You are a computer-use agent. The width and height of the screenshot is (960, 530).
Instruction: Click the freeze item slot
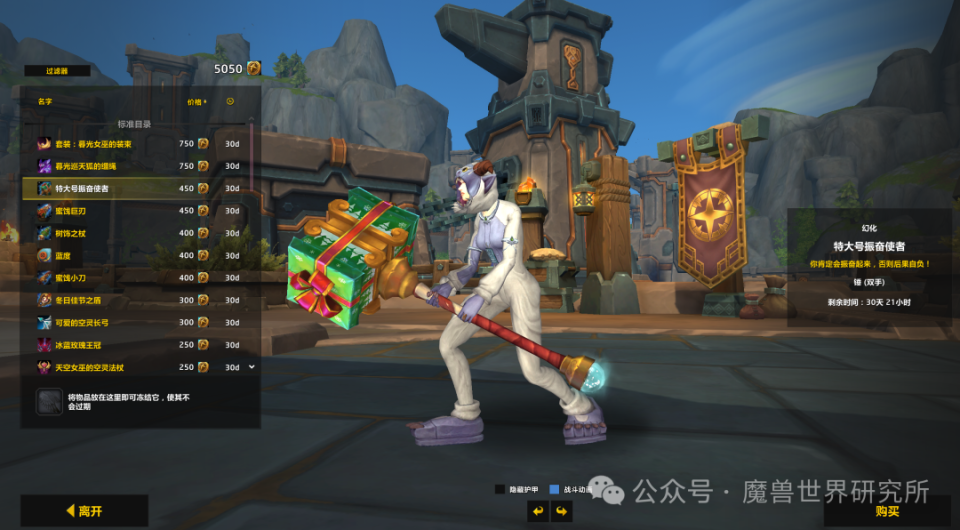(x=49, y=402)
